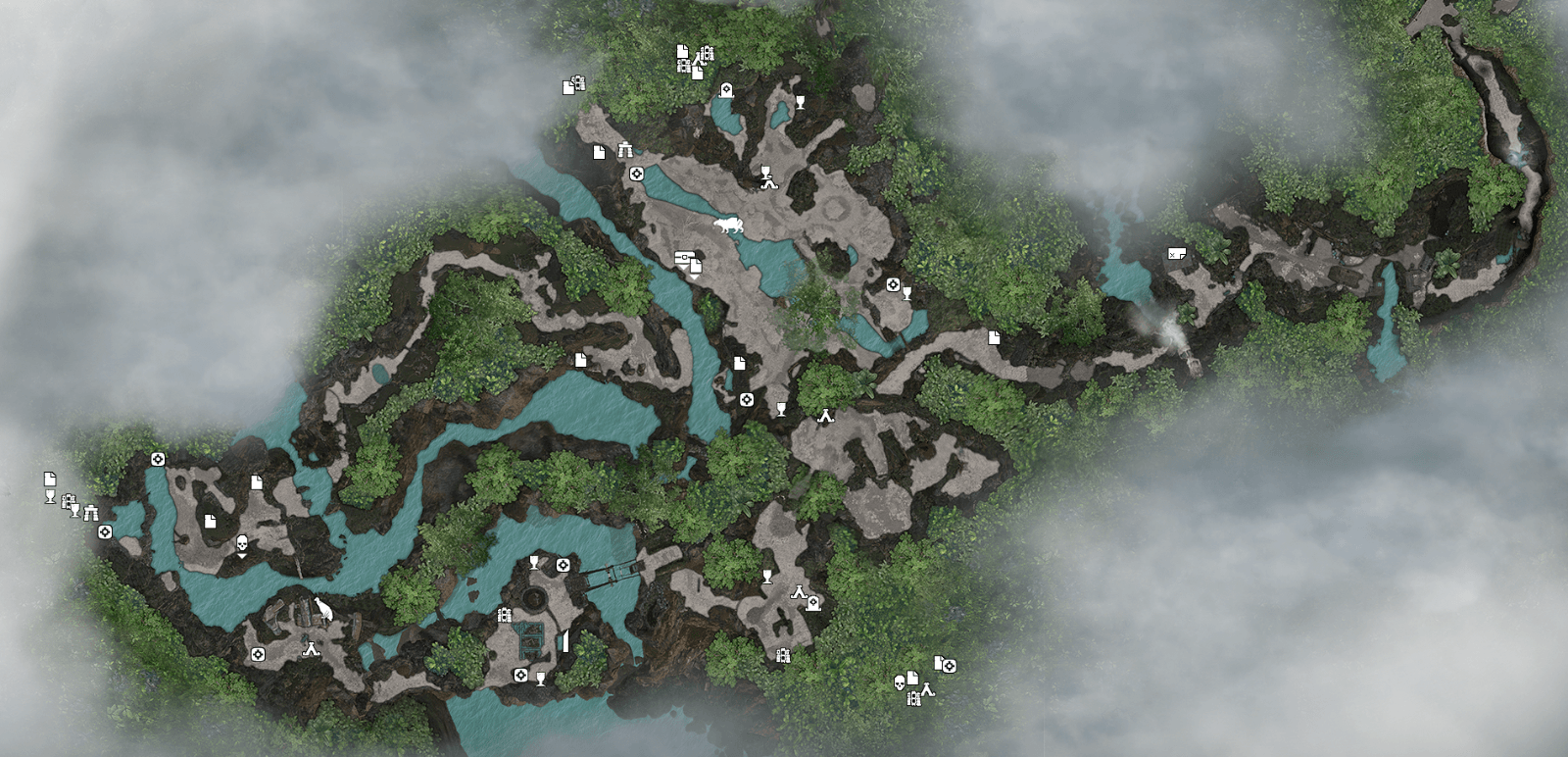
Task: Expand the chevron under the skull crypt marker
Action: click(x=242, y=555)
